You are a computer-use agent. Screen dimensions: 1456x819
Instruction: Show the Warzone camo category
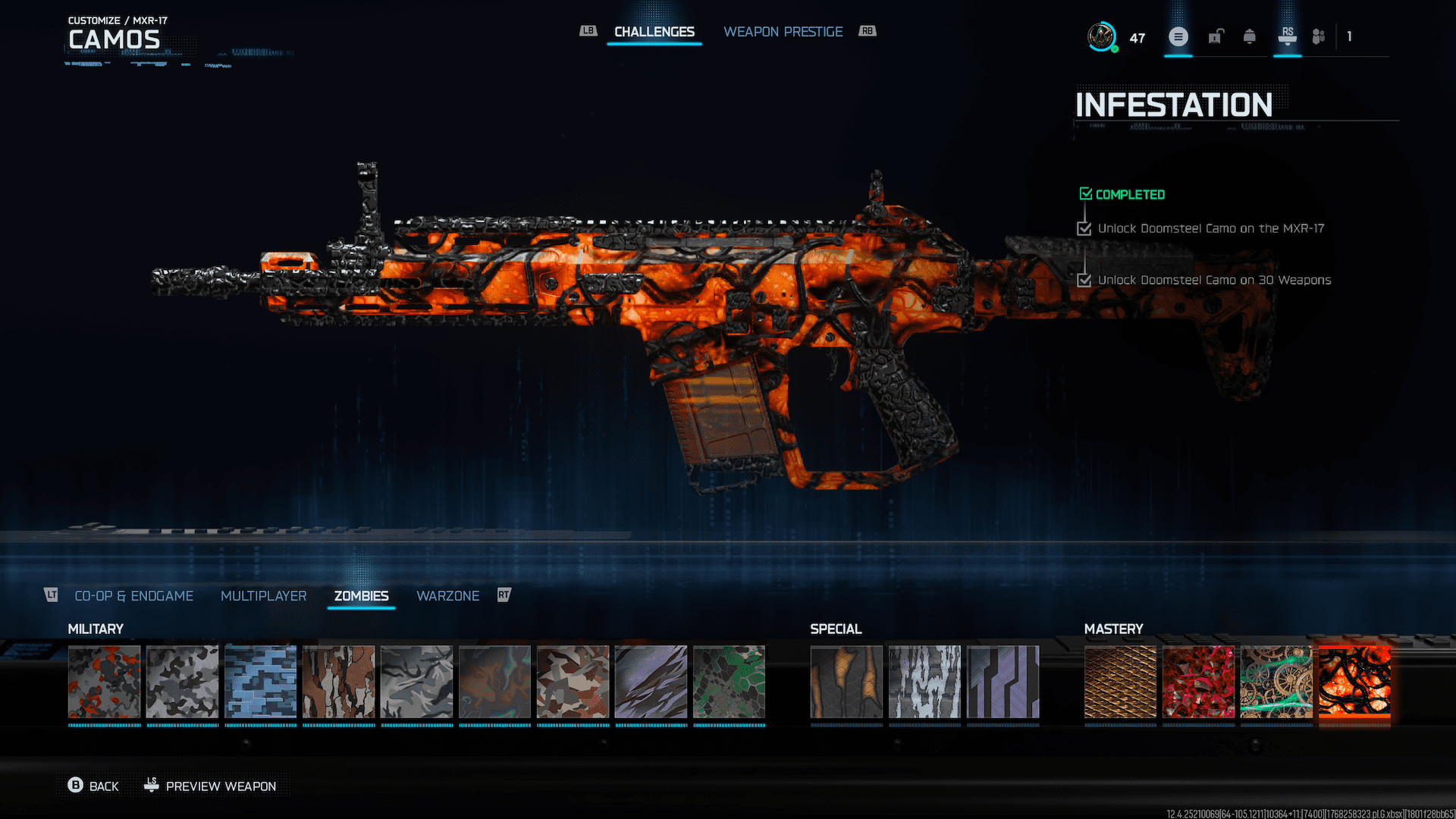(x=447, y=596)
